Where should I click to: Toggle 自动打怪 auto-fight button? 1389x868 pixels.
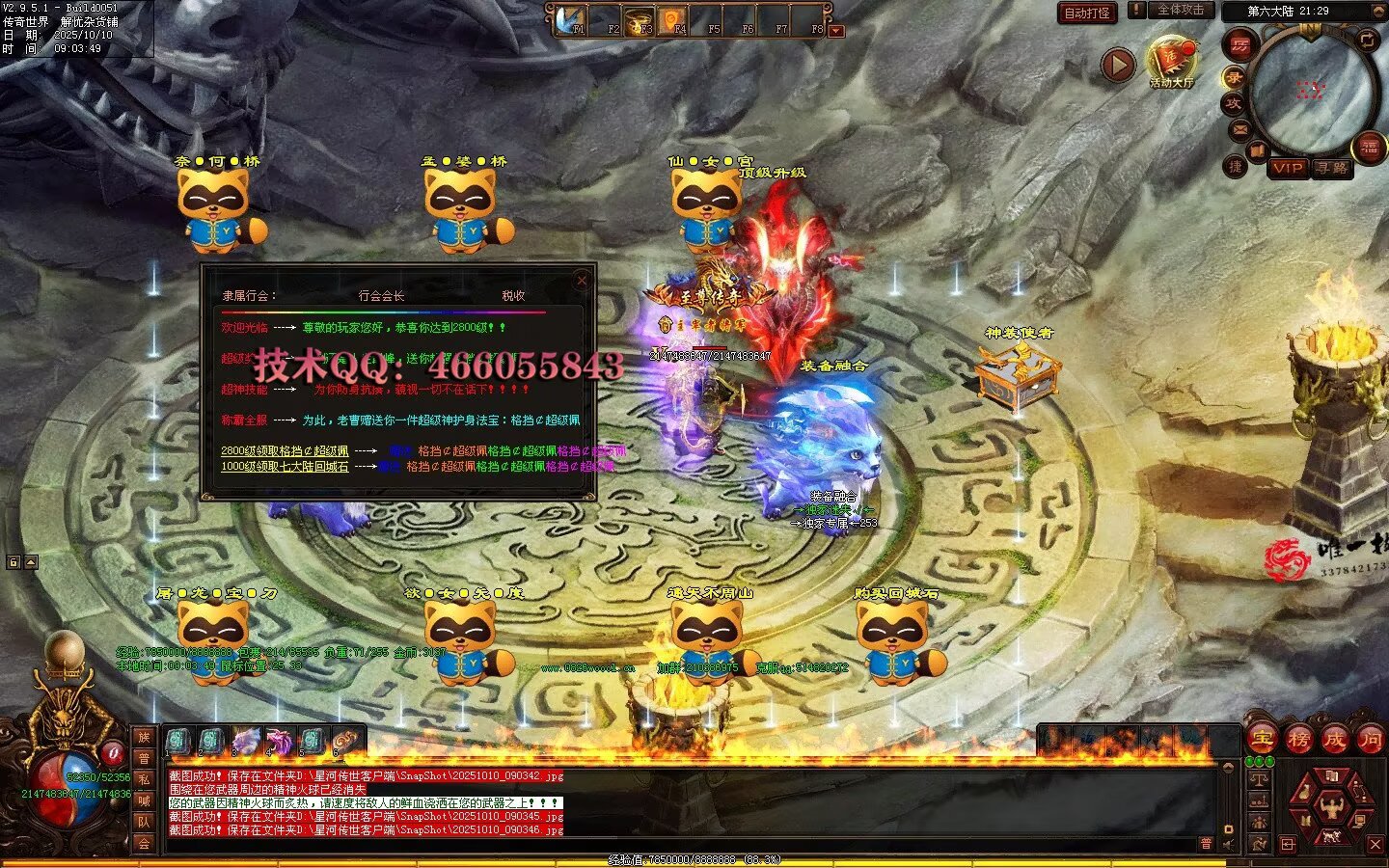1086,13
